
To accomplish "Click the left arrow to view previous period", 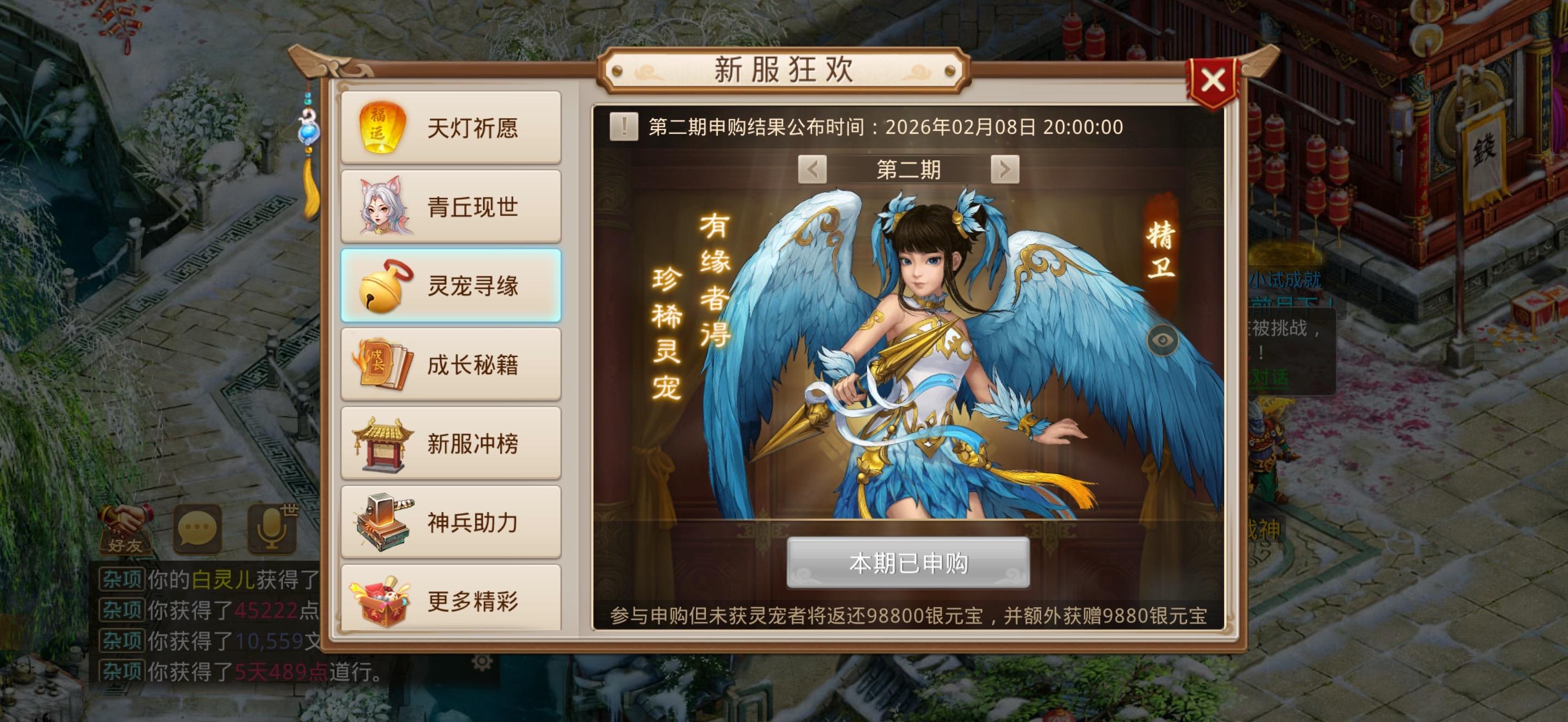I will pyautogui.click(x=814, y=170).
